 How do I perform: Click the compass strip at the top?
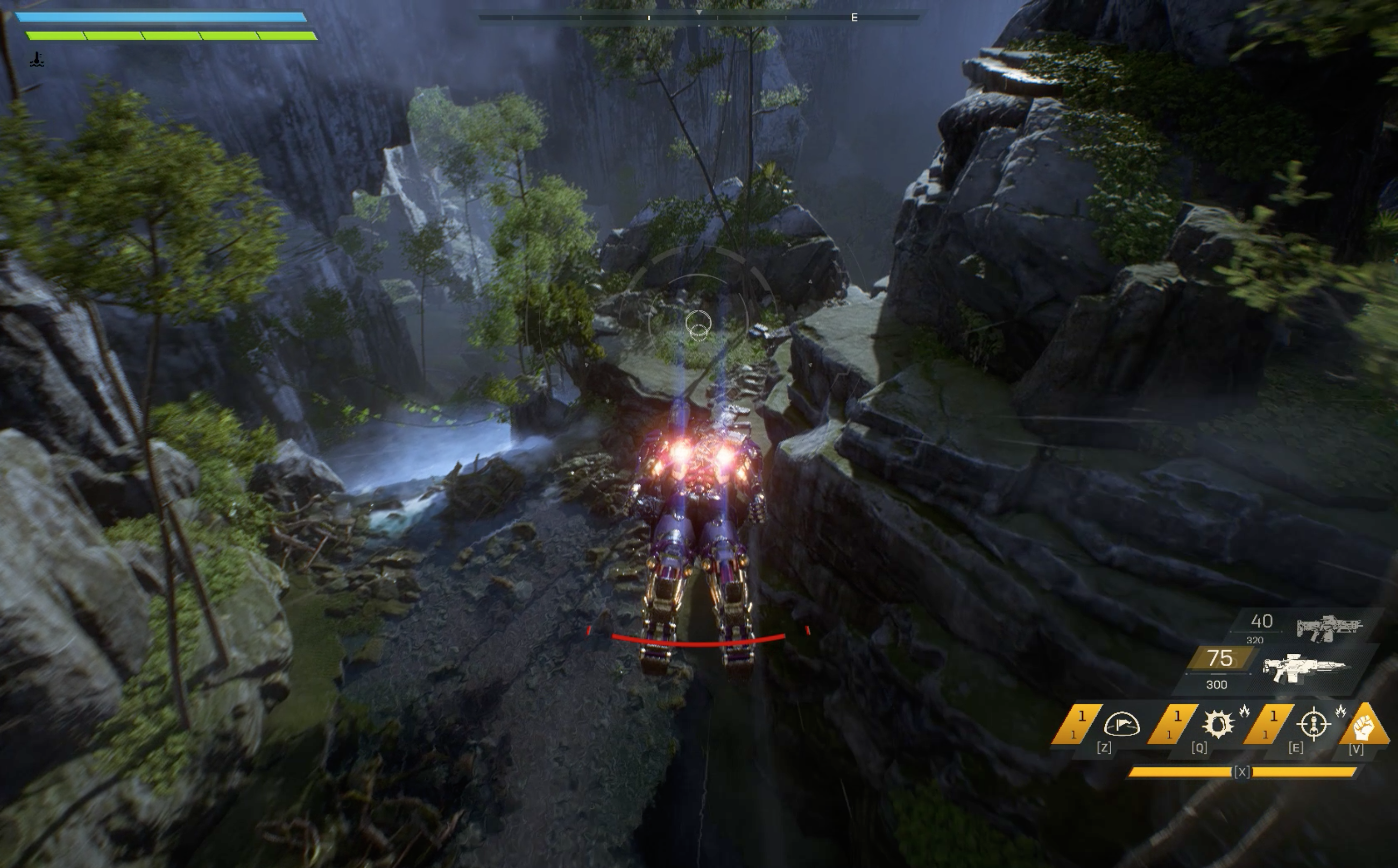pos(699,17)
